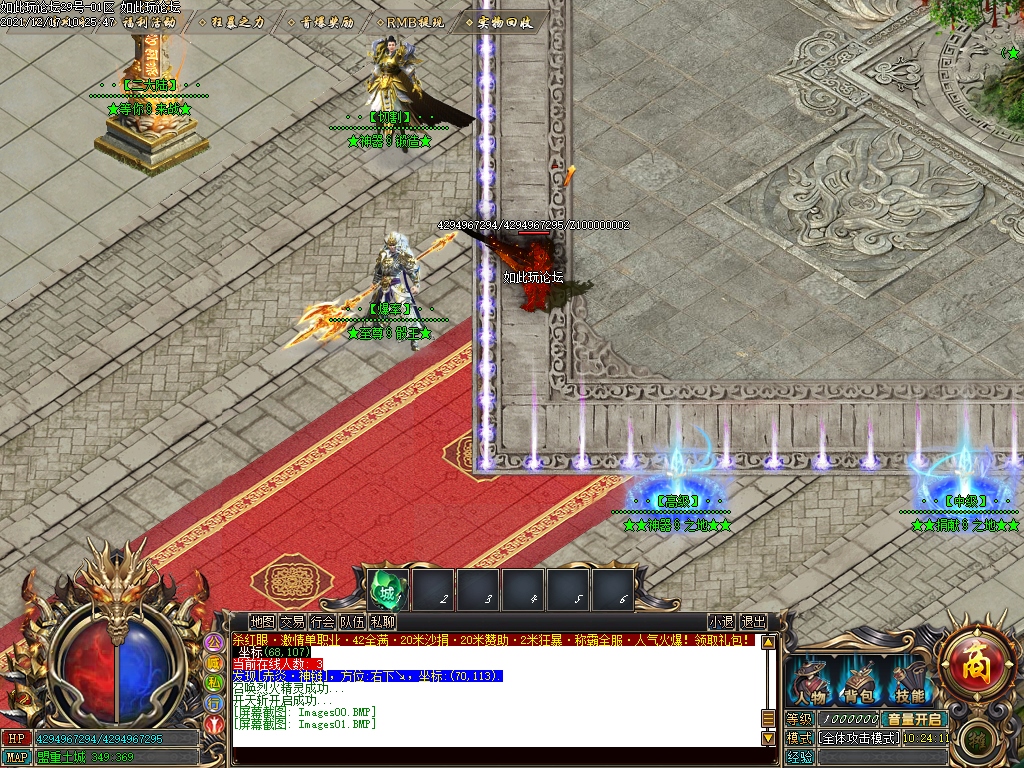Image resolution: width=1024 pixels, height=768 pixels.
Task: Open the red 商 shop orb
Action: [x=976, y=662]
